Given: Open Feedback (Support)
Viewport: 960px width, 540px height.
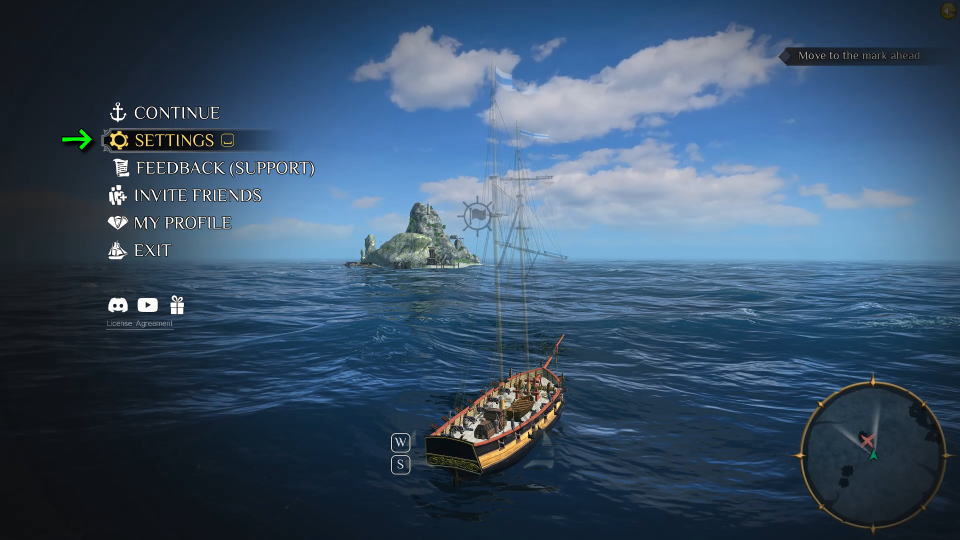Looking at the screenshot, I should (x=225, y=168).
